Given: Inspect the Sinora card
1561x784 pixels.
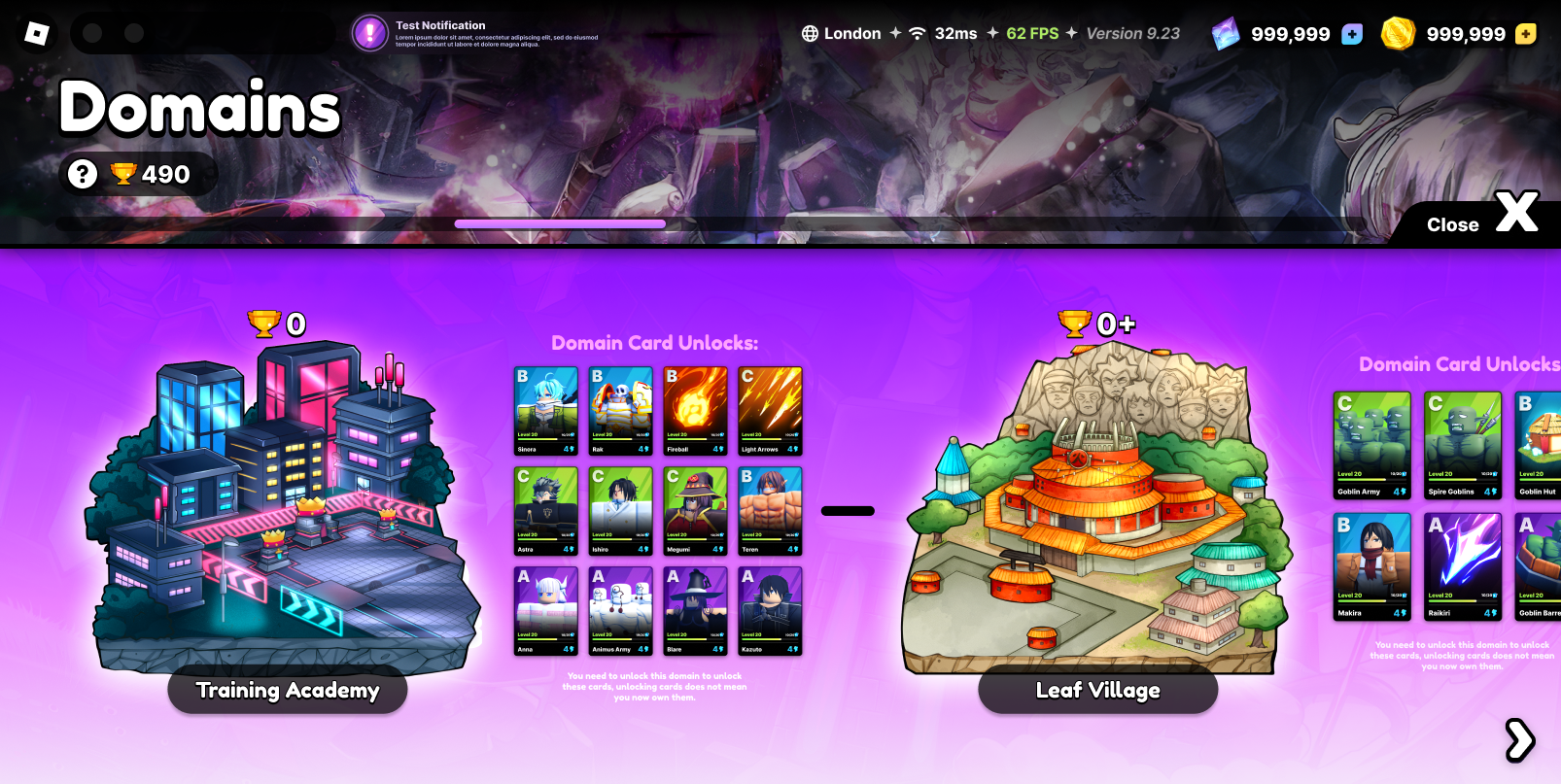Looking at the screenshot, I should pos(545,411).
